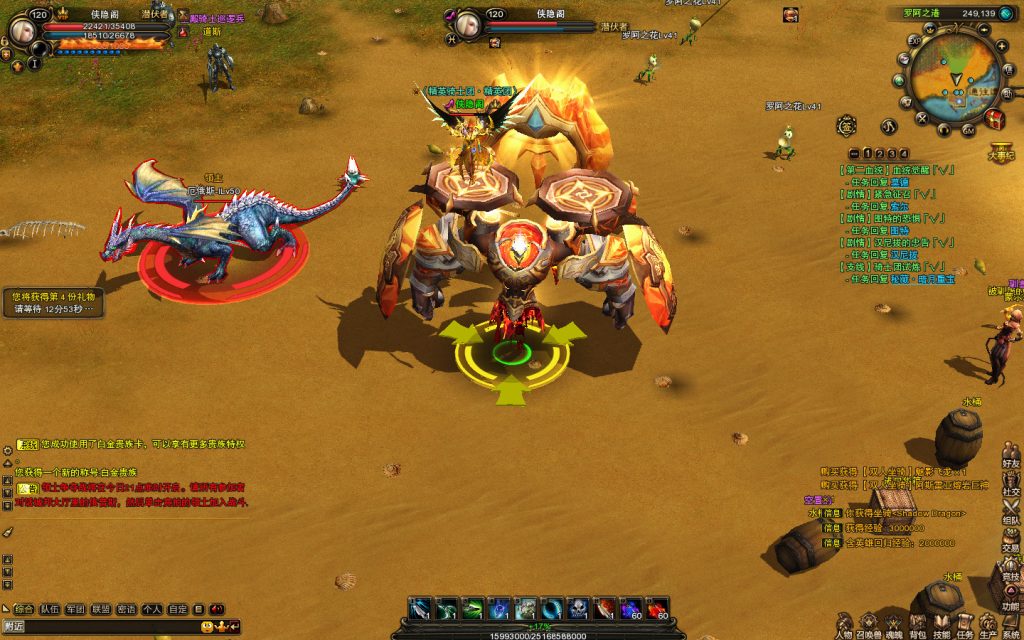
Task: Open the treasure chest icon by minimap
Action: (995, 119)
